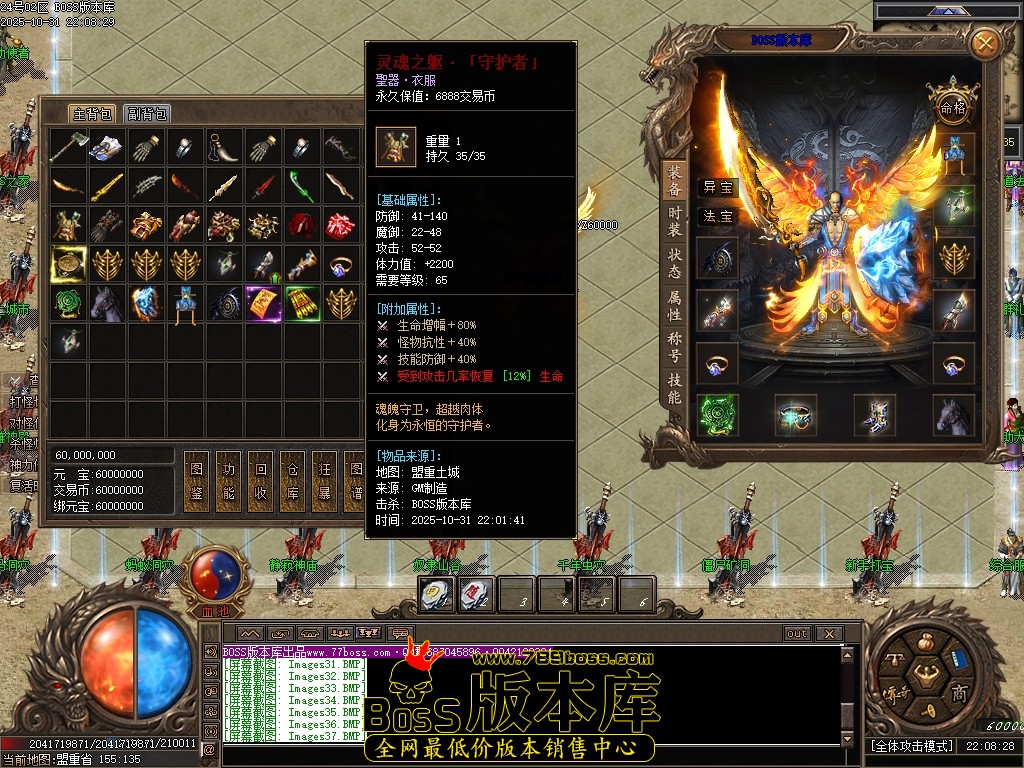Open the 状态 status tab

675,262
